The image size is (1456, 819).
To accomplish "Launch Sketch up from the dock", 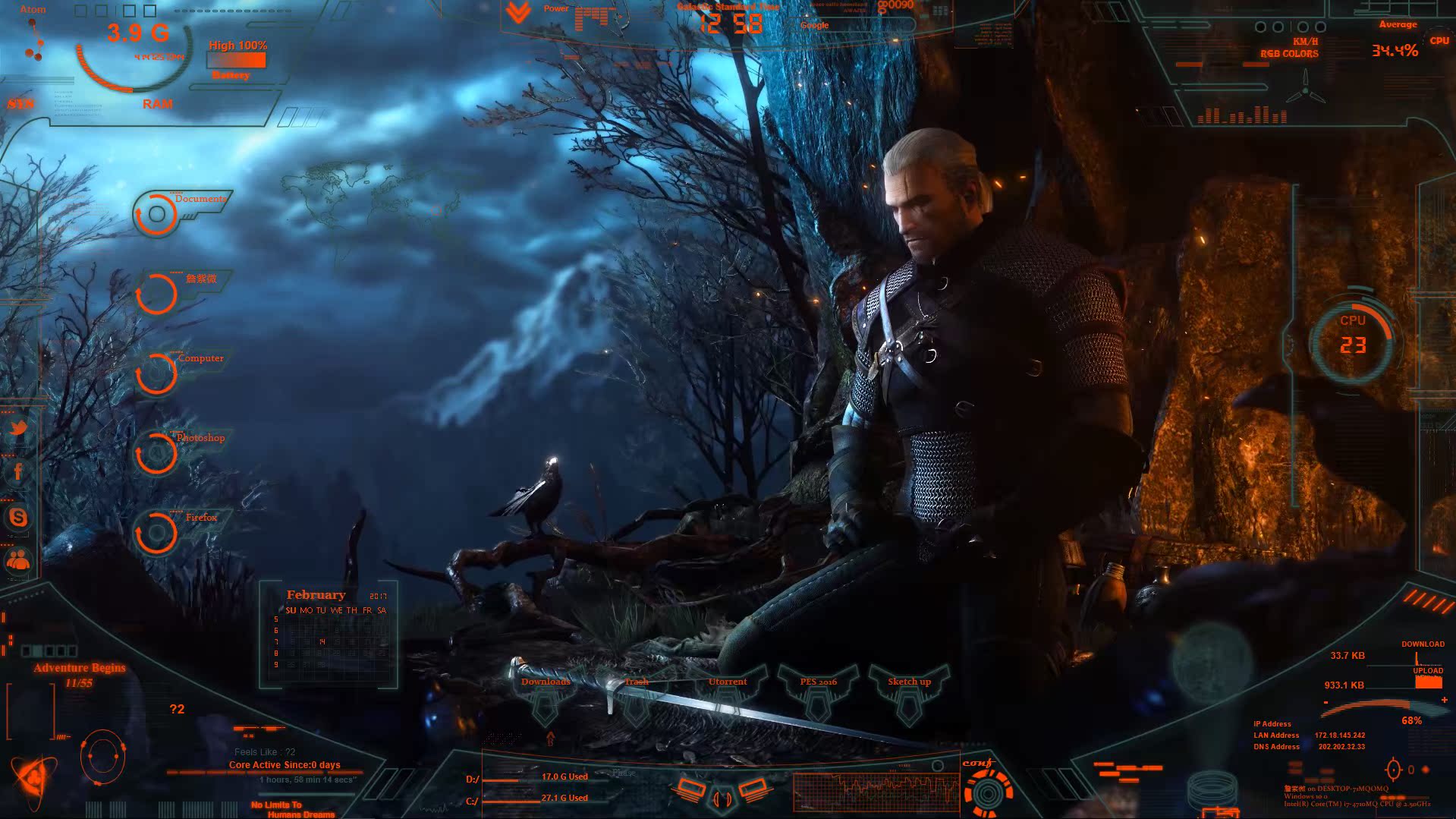I will pyautogui.click(x=909, y=695).
